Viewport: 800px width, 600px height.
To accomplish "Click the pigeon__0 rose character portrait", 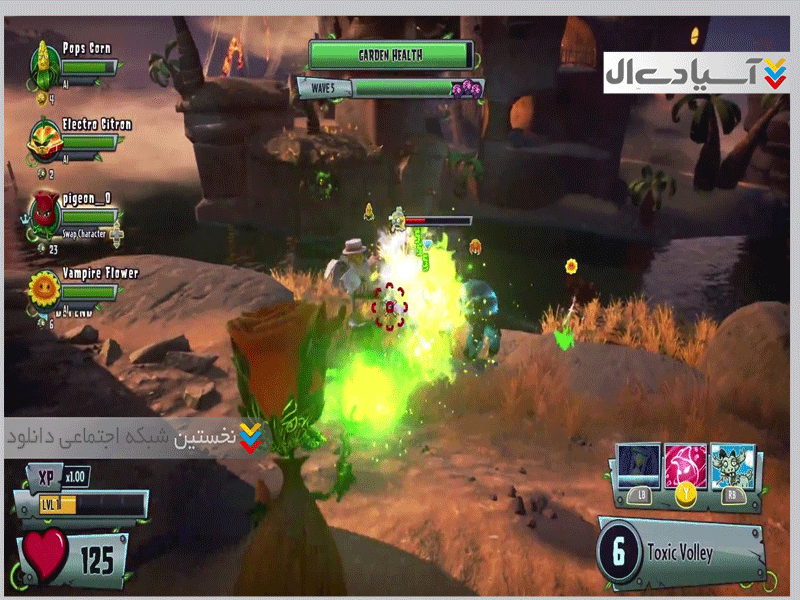I will (44, 209).
